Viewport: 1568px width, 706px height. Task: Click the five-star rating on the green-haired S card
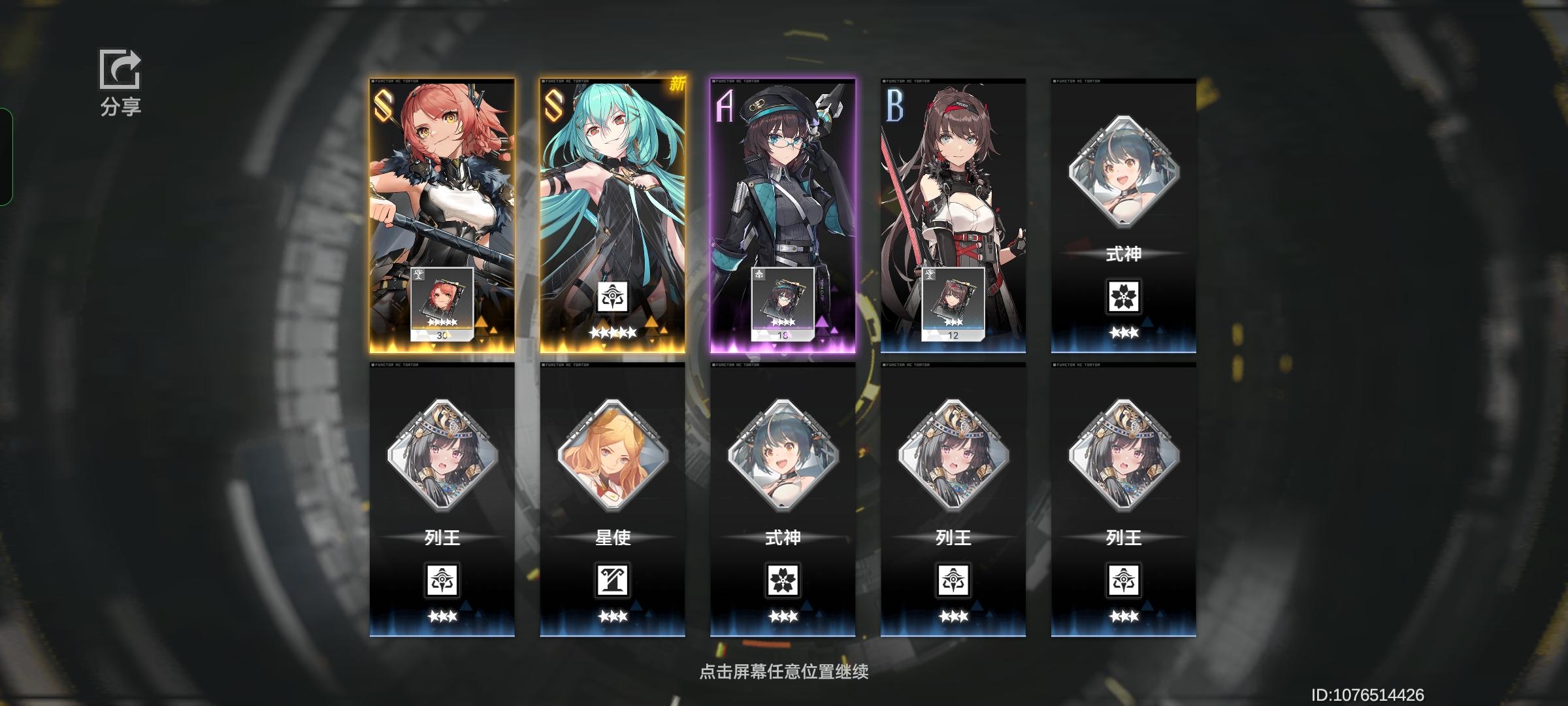[612, 331]
